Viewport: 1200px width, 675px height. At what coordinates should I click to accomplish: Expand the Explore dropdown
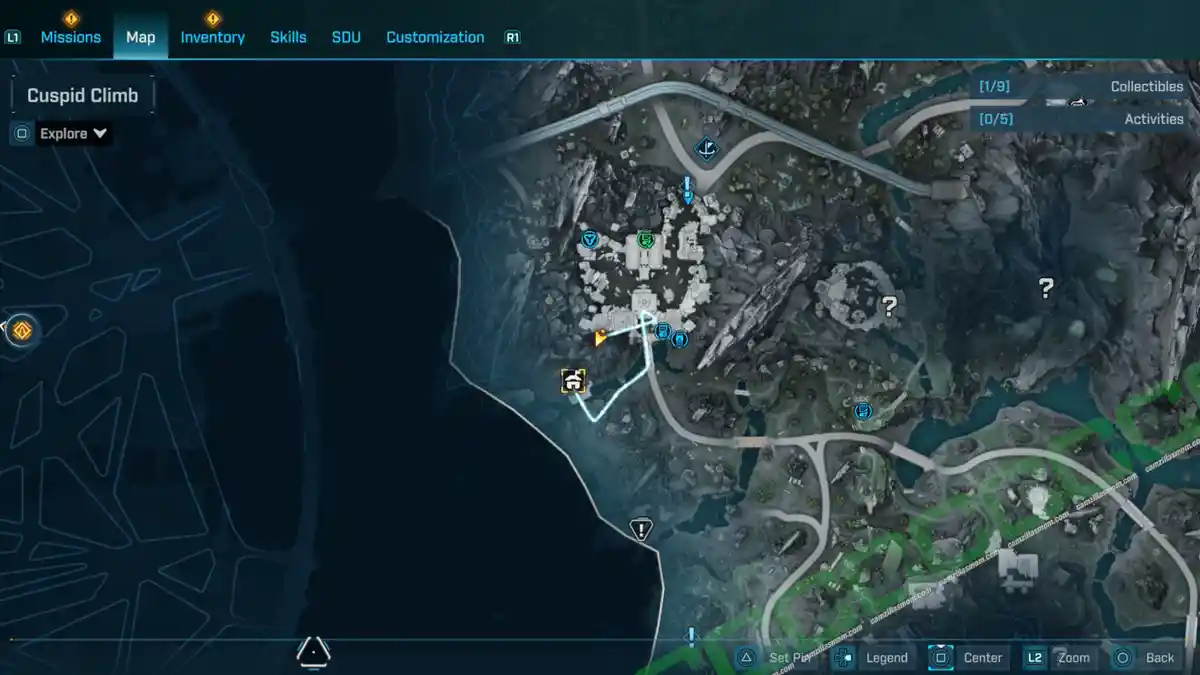coord(73,133)
